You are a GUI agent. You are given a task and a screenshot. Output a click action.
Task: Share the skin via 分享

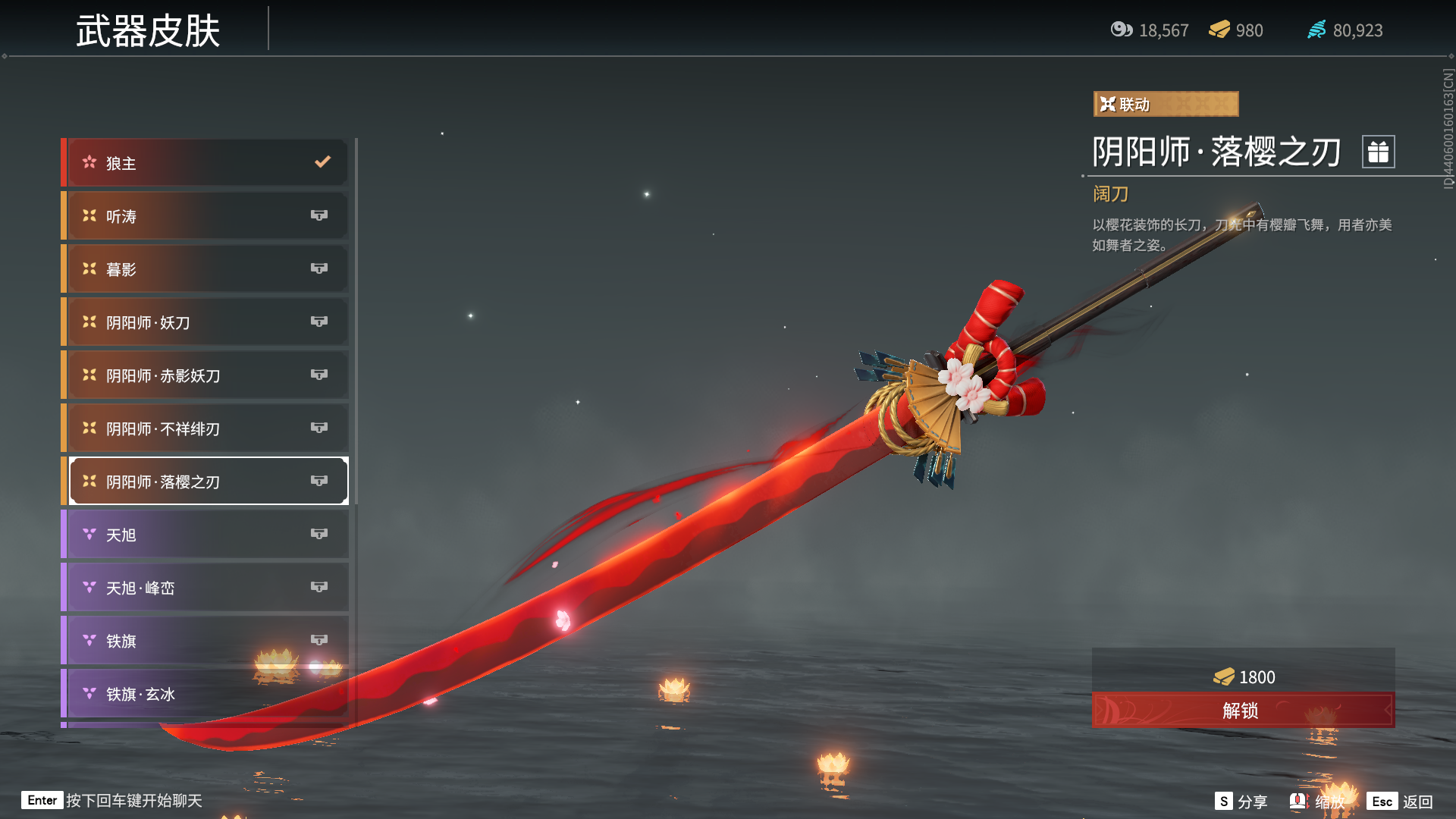pos(1241,802)
